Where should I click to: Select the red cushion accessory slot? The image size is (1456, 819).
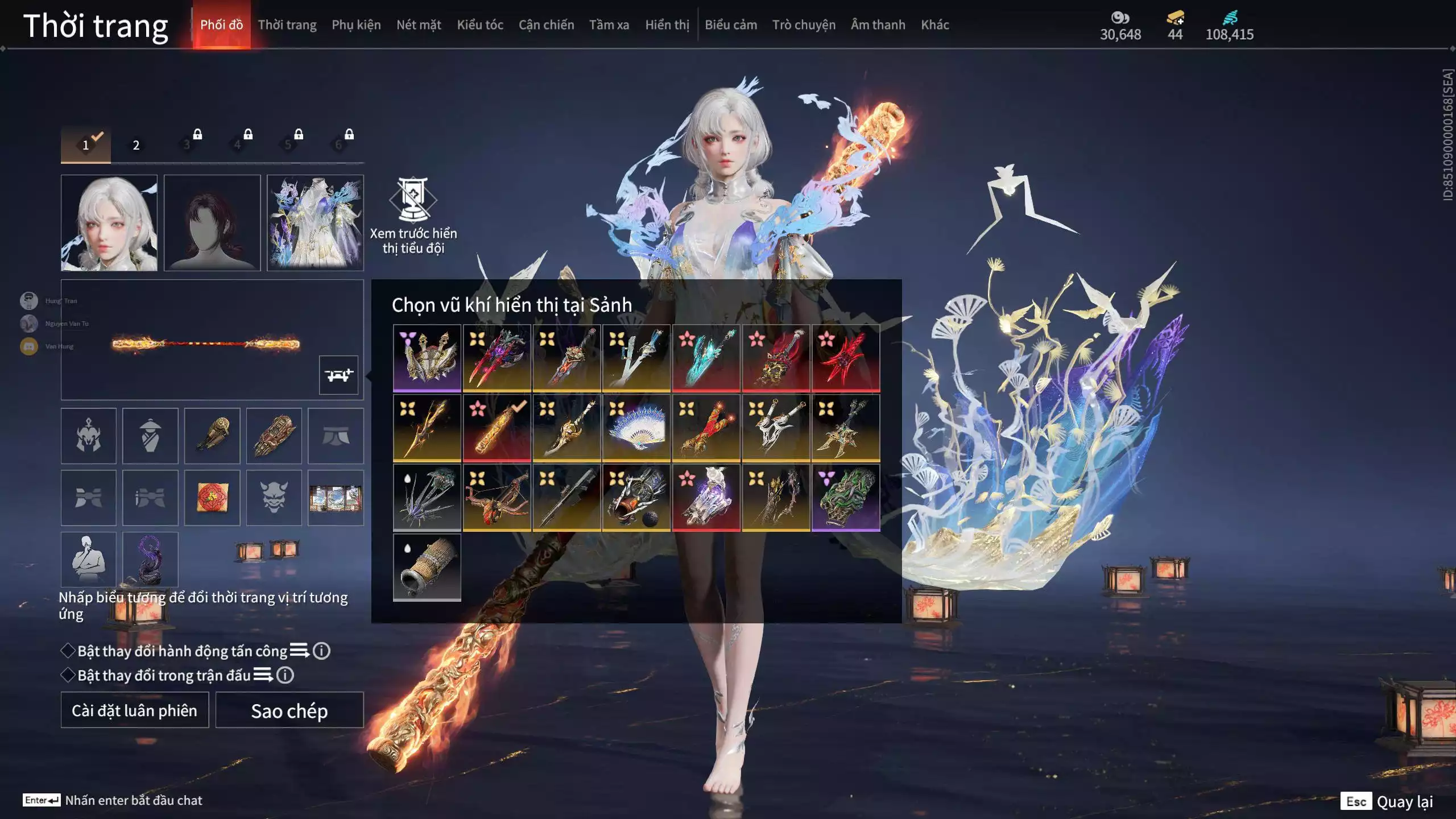pos(212,498)
